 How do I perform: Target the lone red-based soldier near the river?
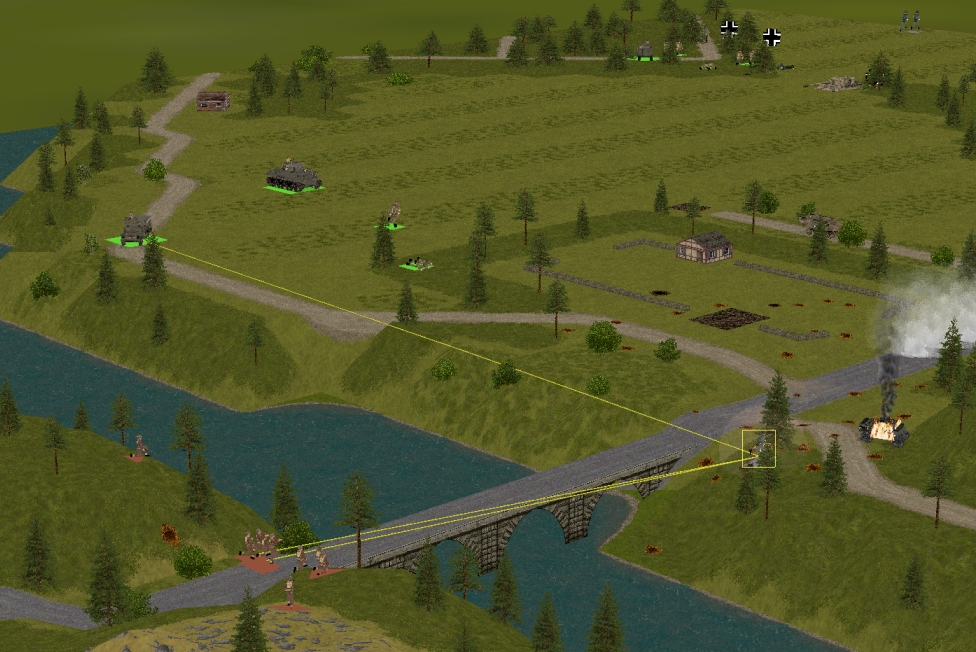pyautogui.click(x=141, y=447)
